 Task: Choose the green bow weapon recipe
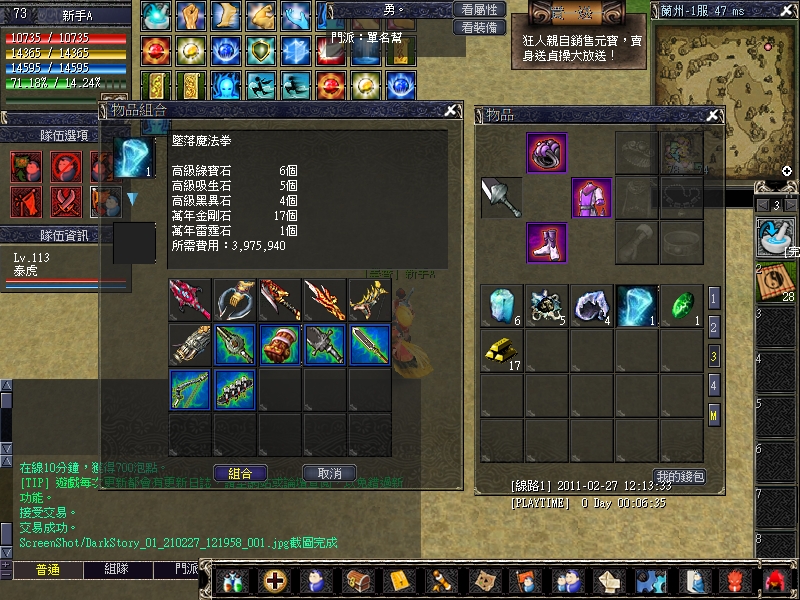(x=190, y=389)
